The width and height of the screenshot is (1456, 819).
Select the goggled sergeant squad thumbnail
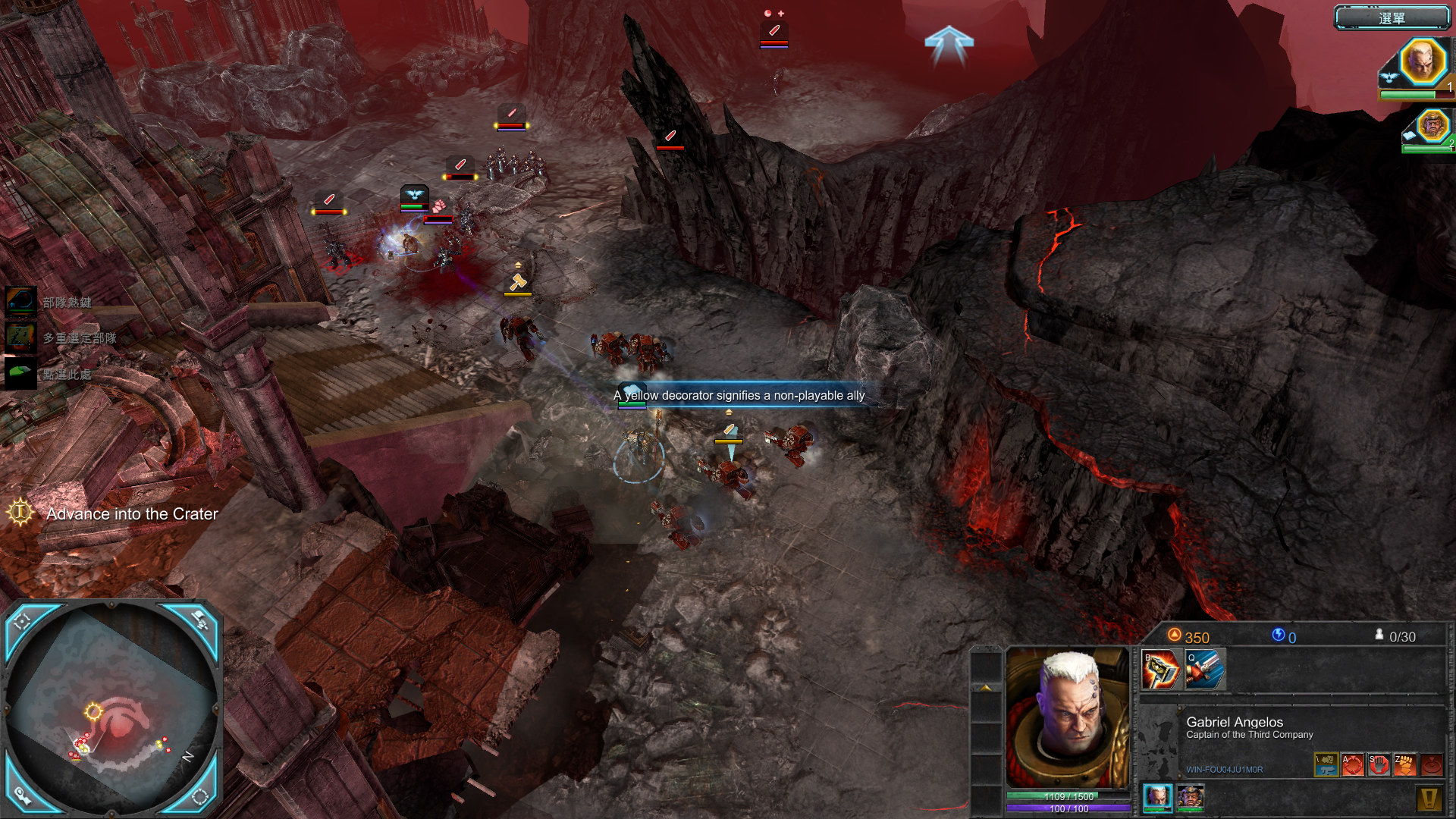pyautogui.click(x=1190, y=797)
